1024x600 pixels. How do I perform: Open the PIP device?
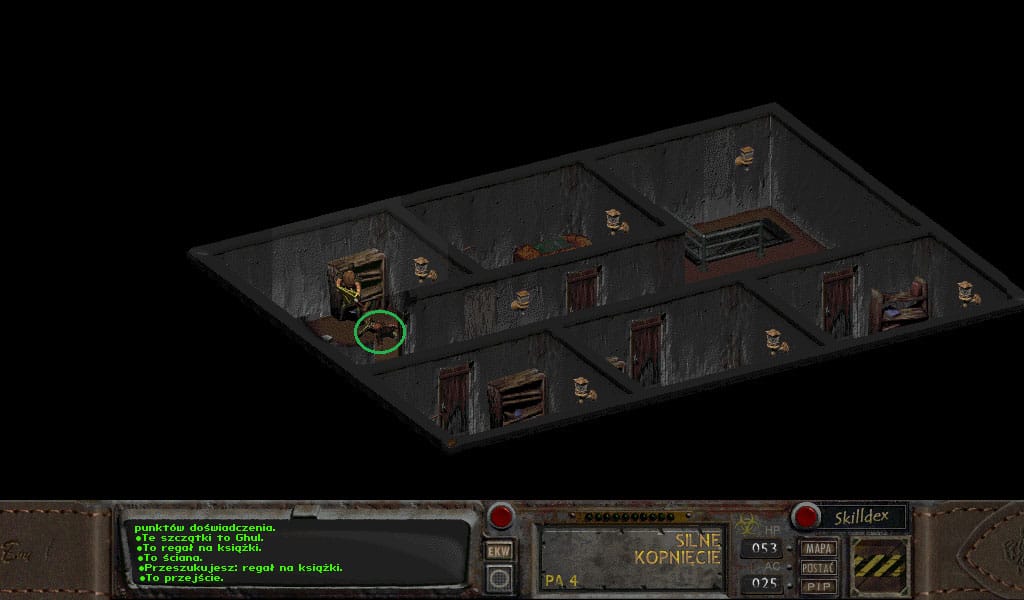click(820, 585)
